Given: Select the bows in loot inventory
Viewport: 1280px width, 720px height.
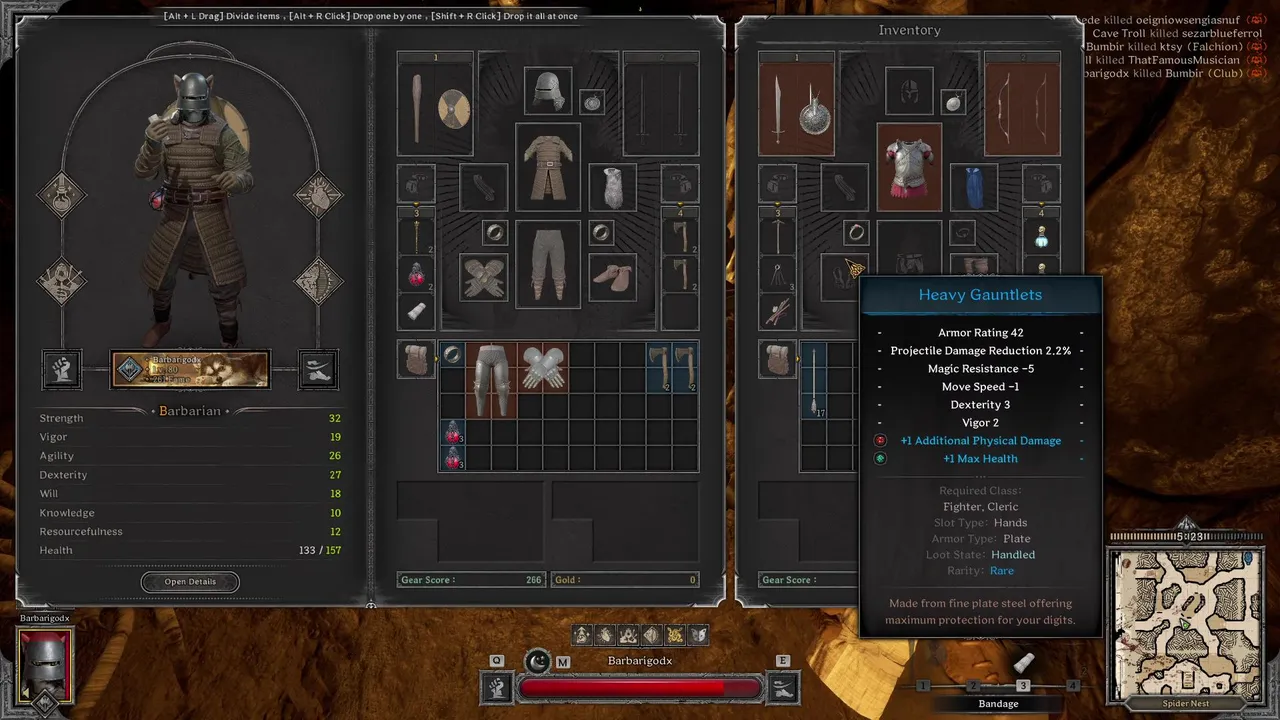Looking at the screenshot, I should click(x=1022, y=108).
